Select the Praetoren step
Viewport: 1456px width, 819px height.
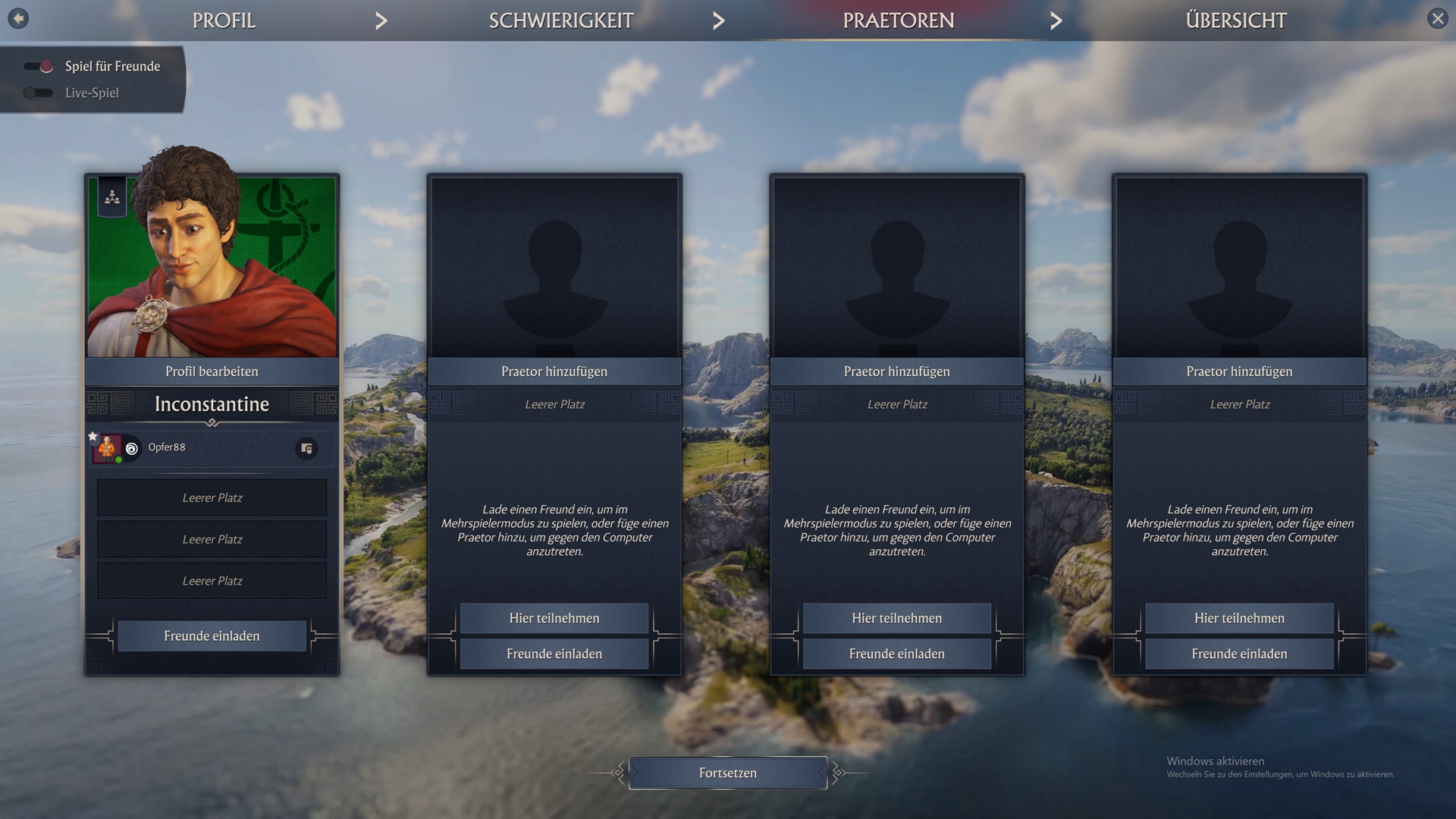pos(898,20)
